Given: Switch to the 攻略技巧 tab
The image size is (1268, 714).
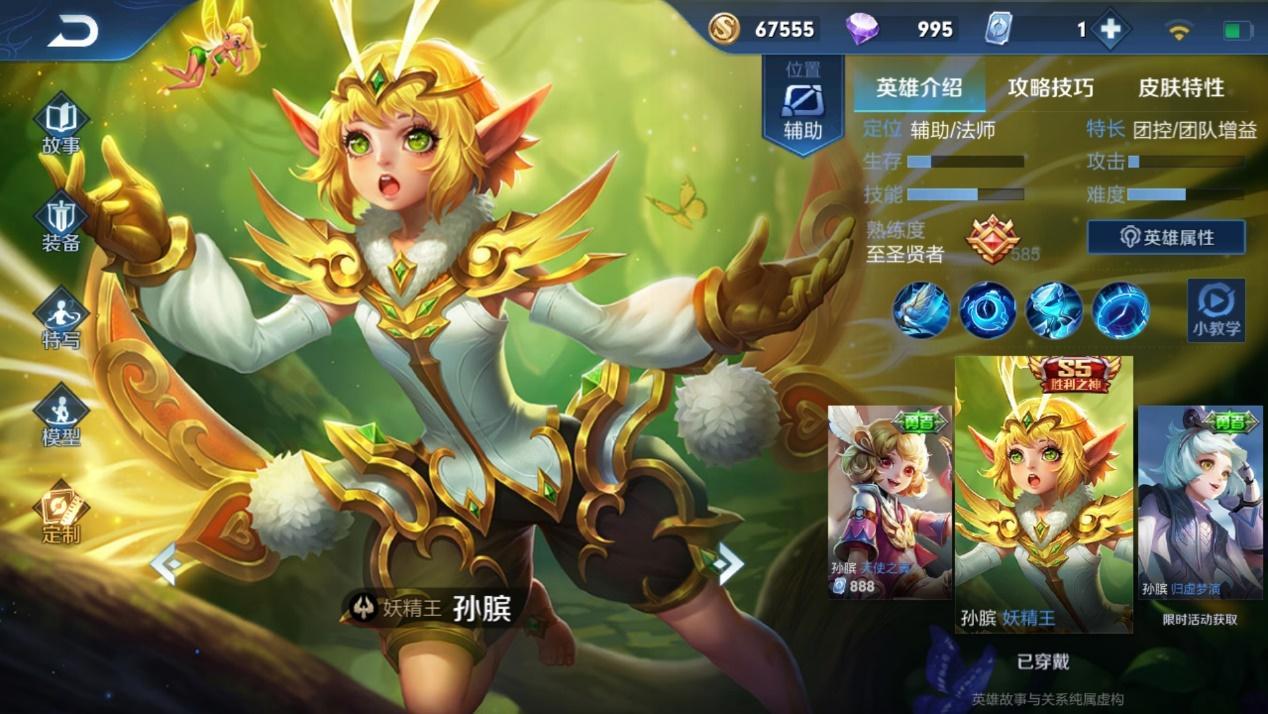Looking at the screenshot, I should click(1050, 88).
